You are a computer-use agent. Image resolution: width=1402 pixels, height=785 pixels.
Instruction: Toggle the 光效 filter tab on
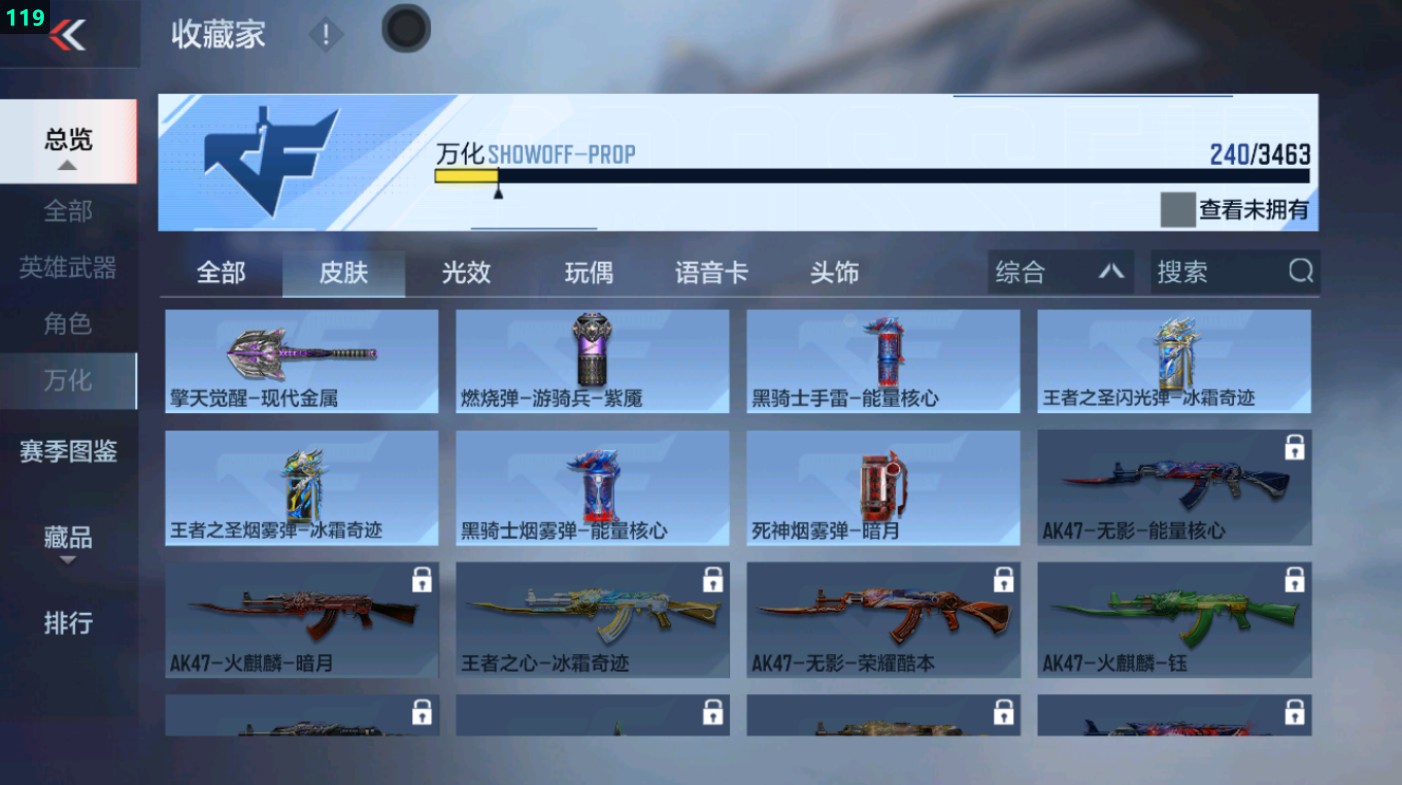pos(466,271)
